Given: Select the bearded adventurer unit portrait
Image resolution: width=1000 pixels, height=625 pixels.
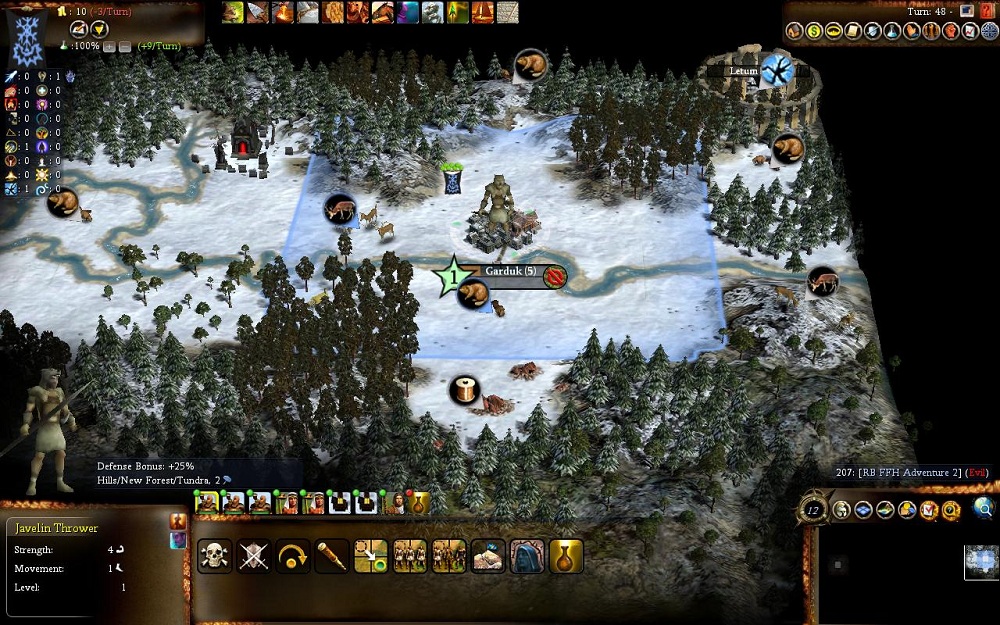Looking at the screenshot, I should [395, 503].
